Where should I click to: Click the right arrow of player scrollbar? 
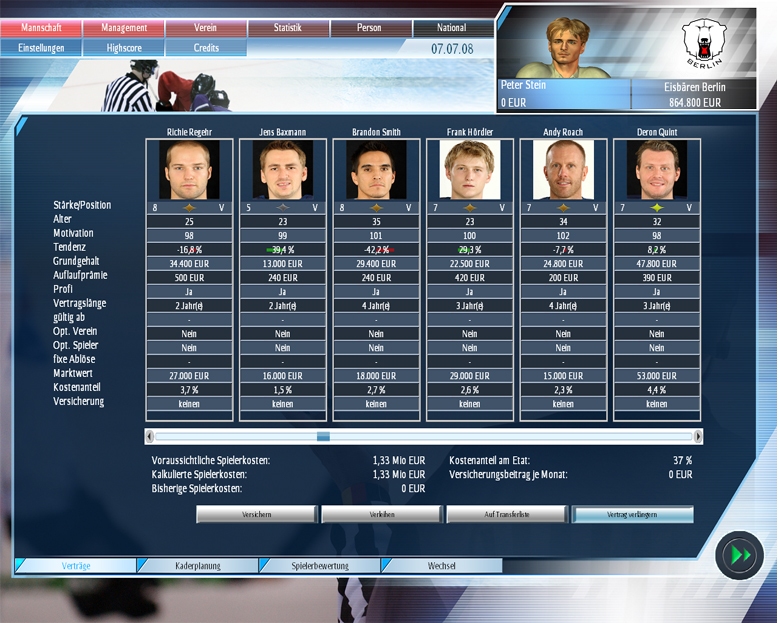click(698, 436)
